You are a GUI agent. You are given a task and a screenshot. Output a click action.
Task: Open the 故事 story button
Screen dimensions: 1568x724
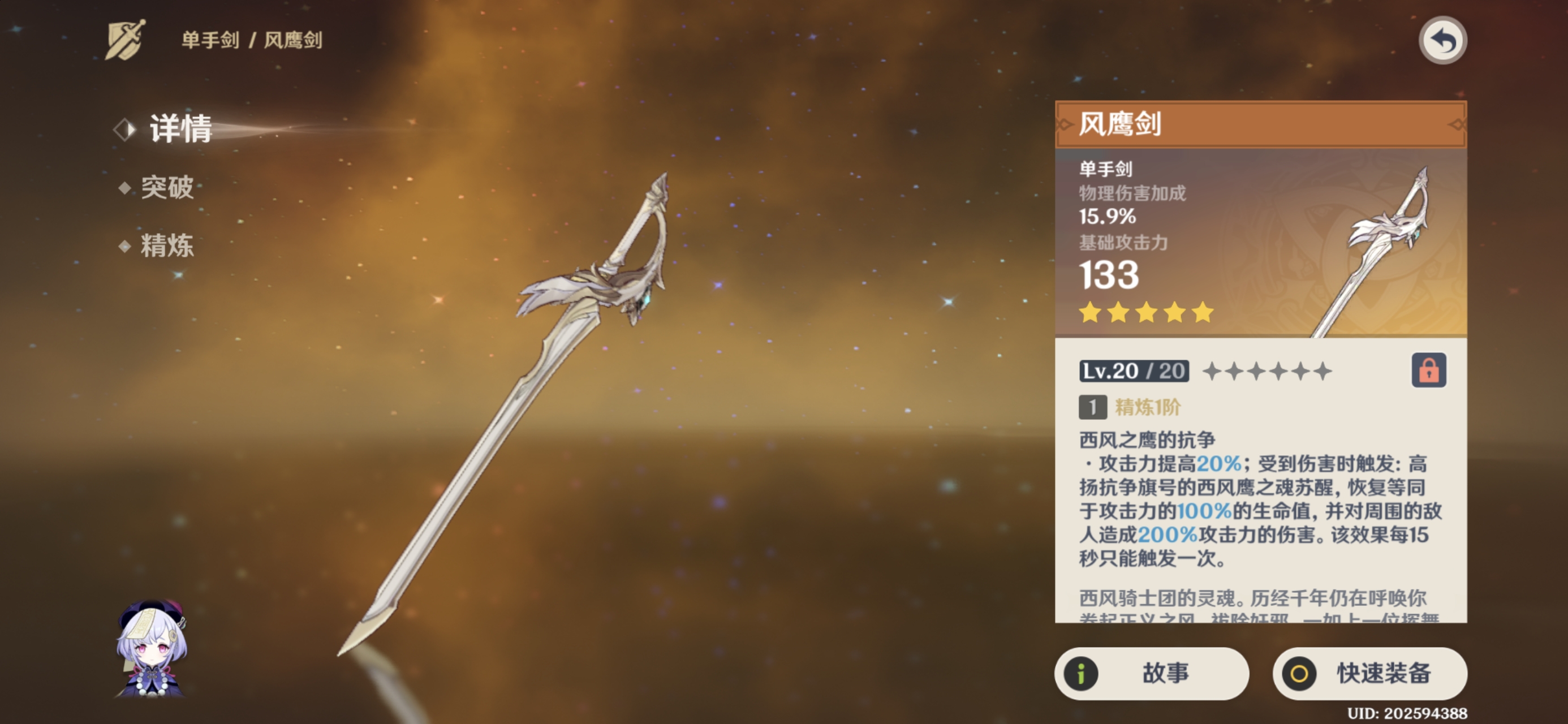[x=1151, y=673]
